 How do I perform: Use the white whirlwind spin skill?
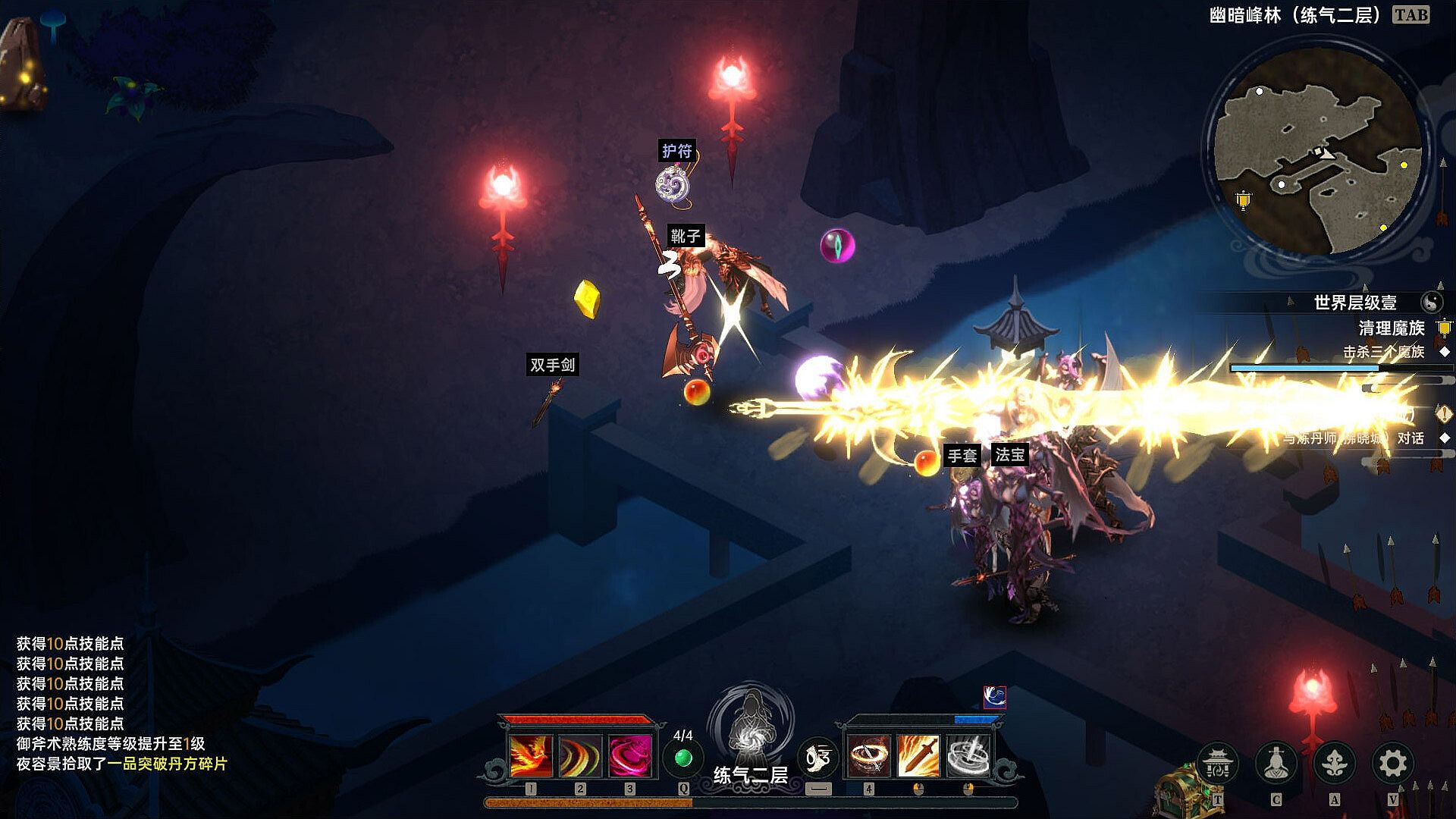pos(968,756)
